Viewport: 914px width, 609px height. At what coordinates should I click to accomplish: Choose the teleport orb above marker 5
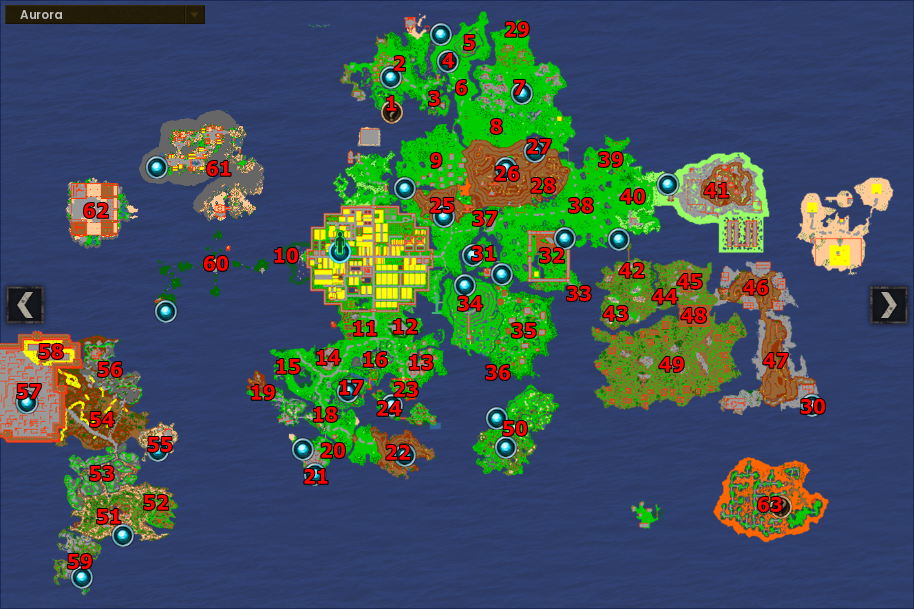(x=441, y=34)
